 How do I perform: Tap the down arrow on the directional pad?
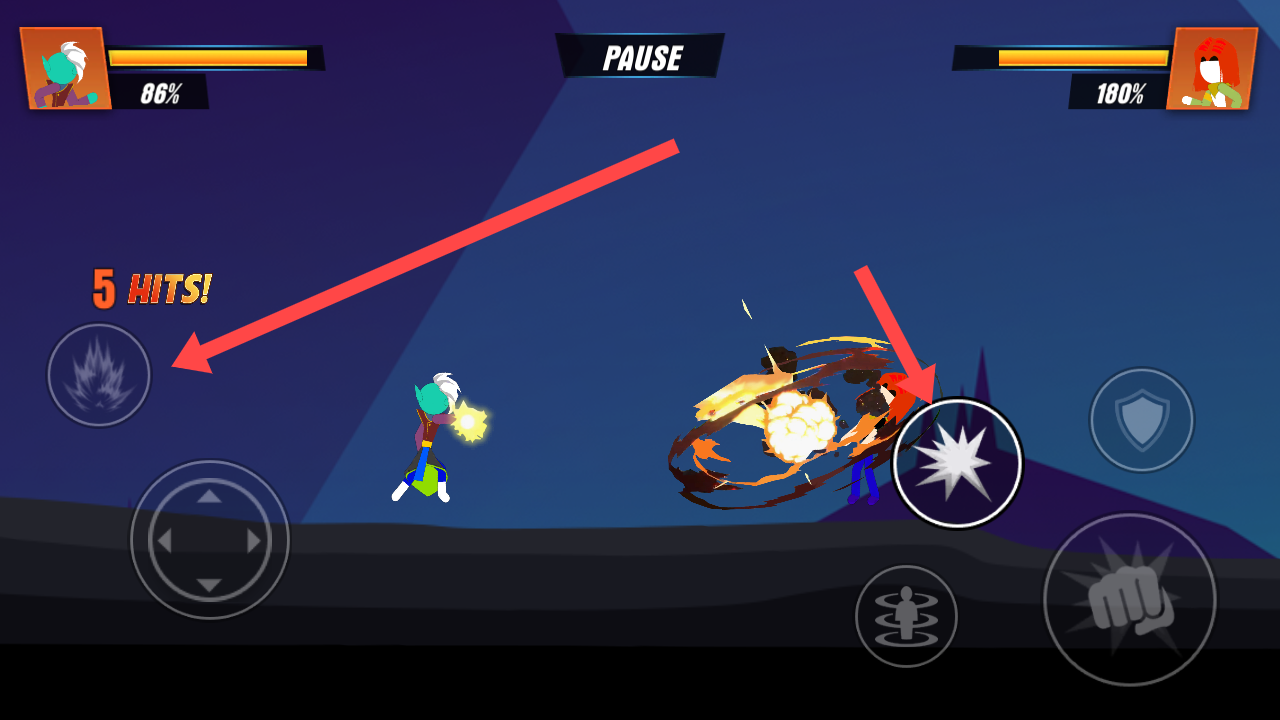click(209, 585)
